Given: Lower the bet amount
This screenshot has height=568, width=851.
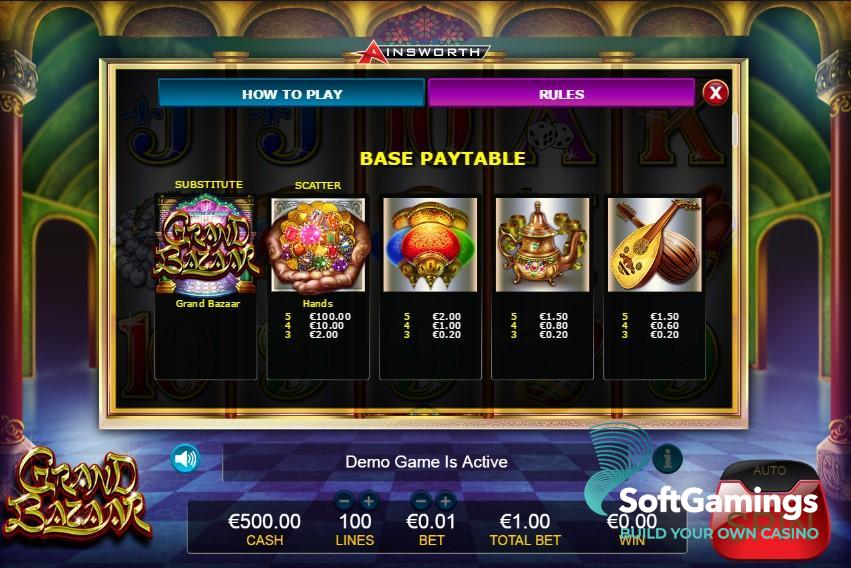Looking at the screenshot, I should (x=421, y=501).
